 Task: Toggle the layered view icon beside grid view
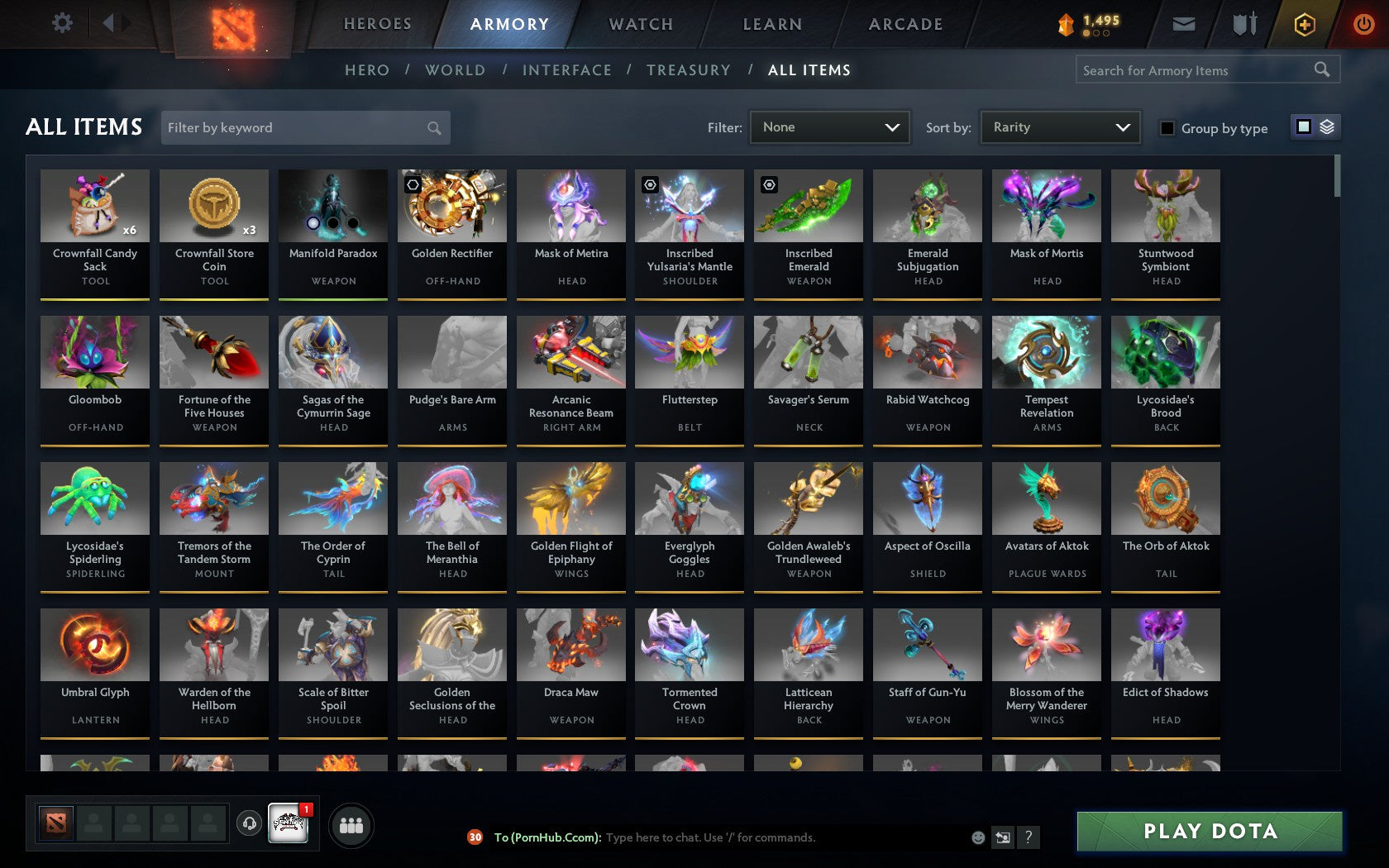point(1326,127)
